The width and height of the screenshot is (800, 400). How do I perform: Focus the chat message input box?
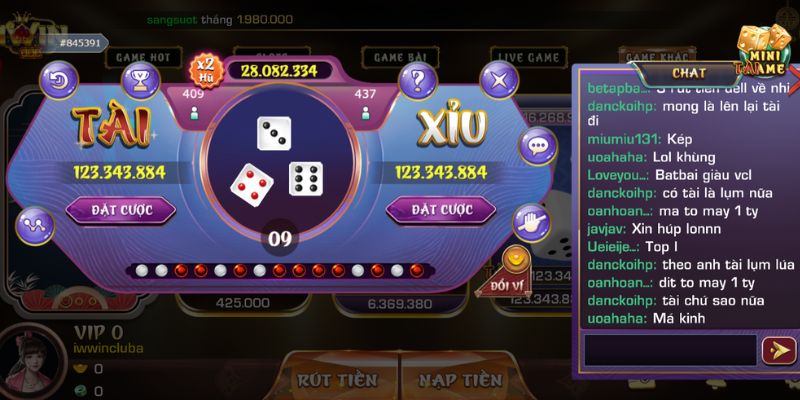[x=670, y=350]
